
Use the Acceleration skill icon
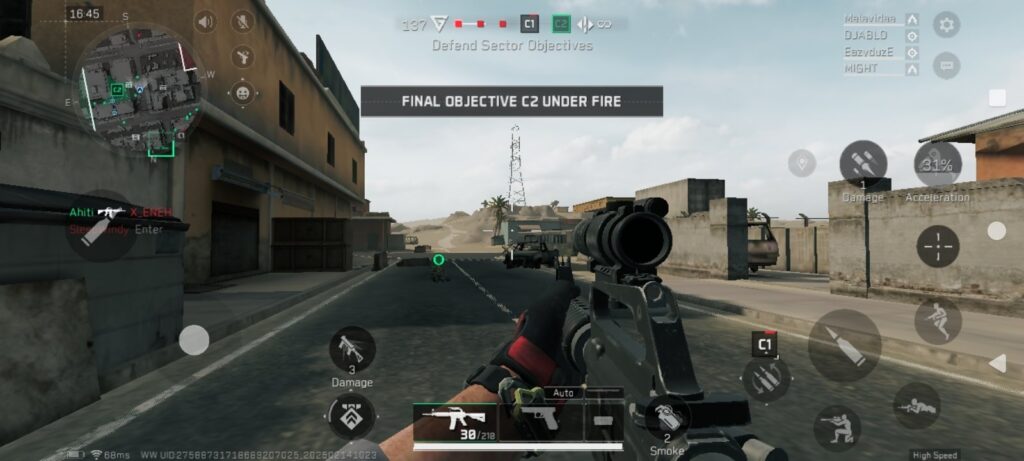coord(937,166)
